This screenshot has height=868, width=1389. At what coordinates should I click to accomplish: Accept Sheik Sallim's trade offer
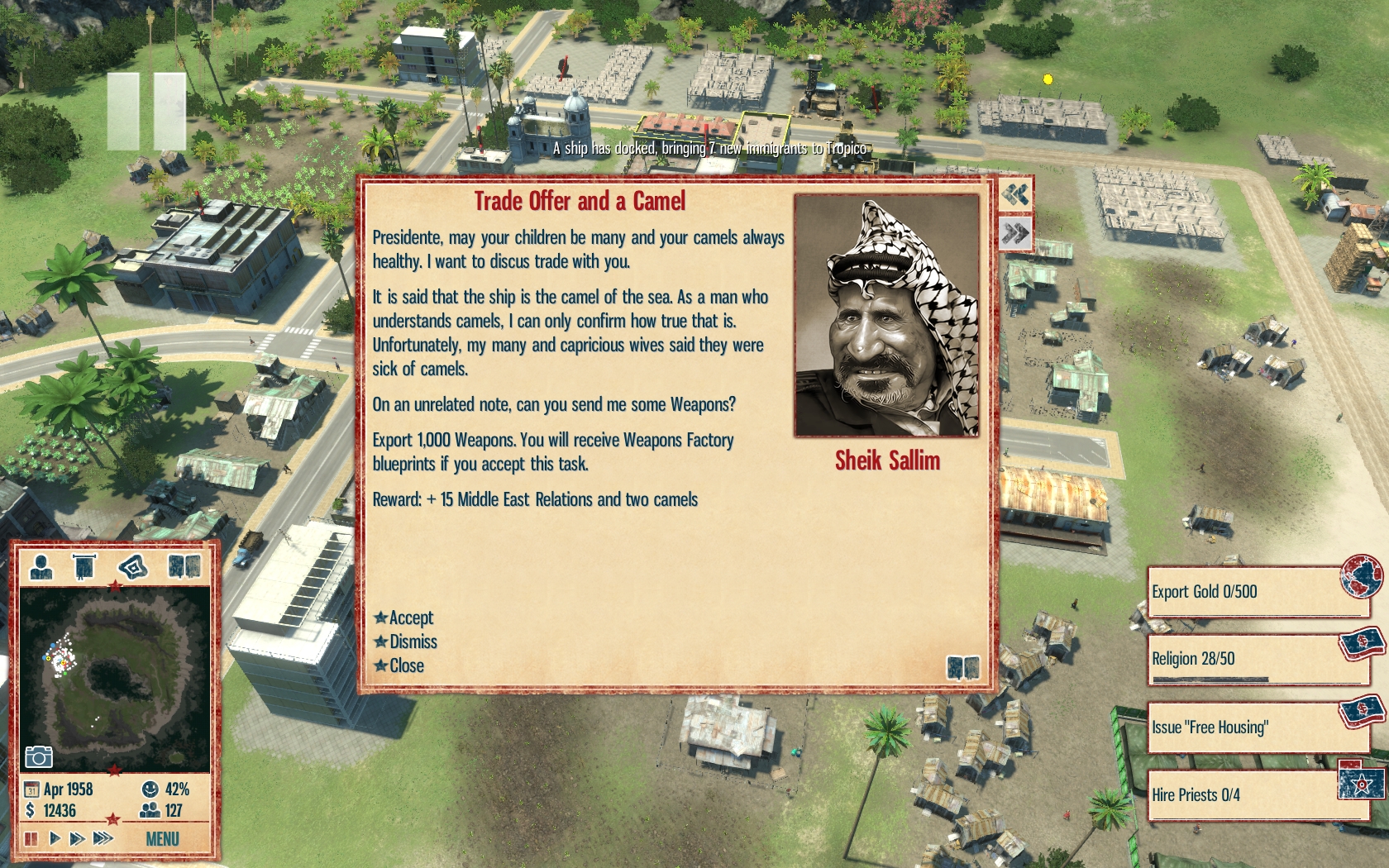coord(410,618)
